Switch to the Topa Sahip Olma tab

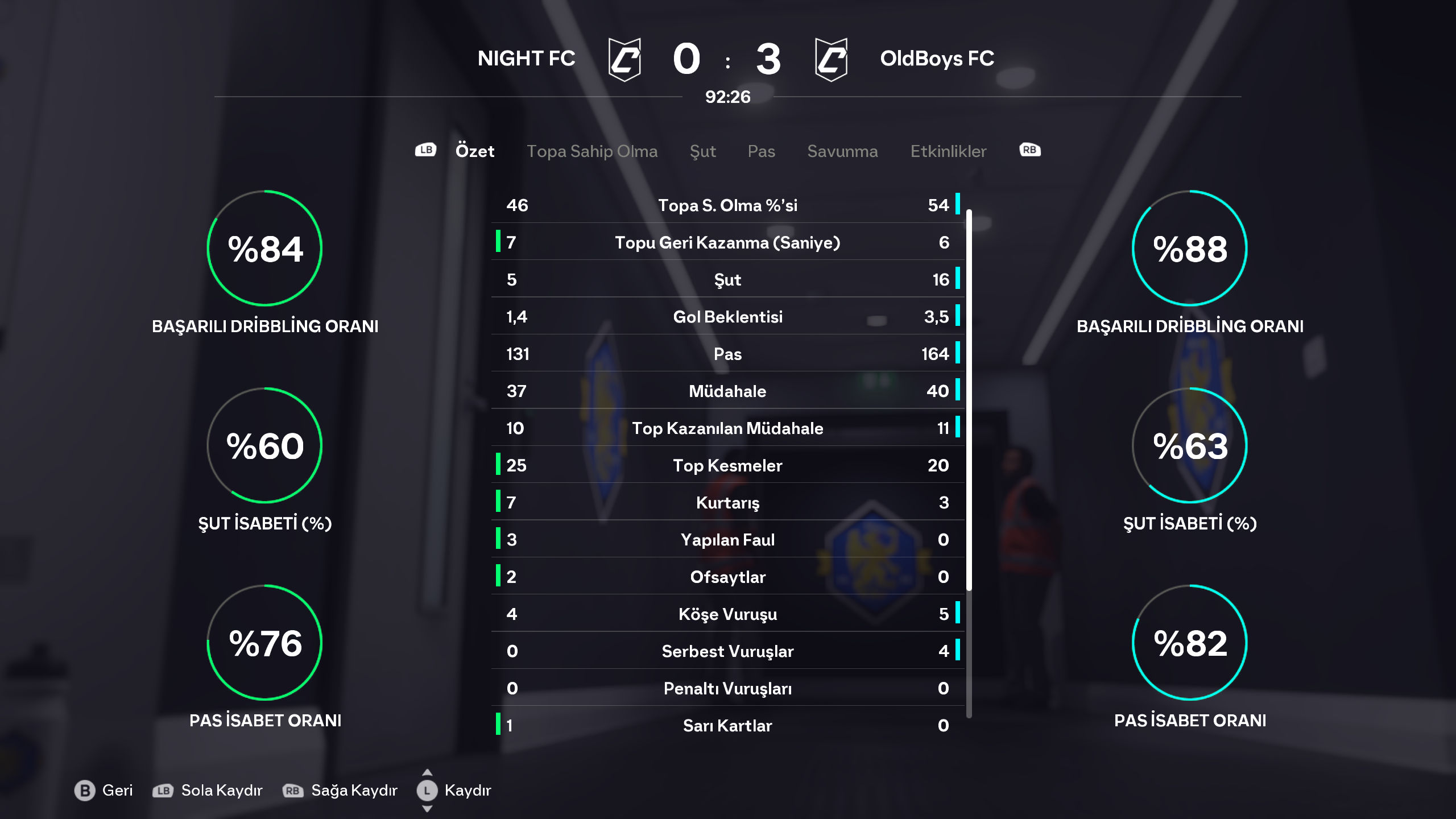(x=591, y=151)
